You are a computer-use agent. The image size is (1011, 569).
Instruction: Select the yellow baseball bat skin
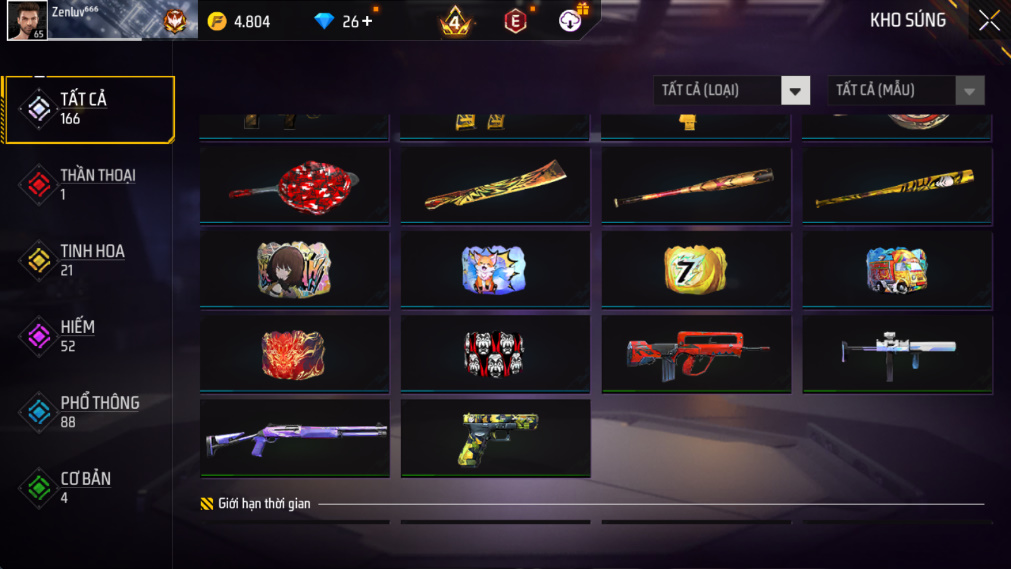(x=897, y=185)
